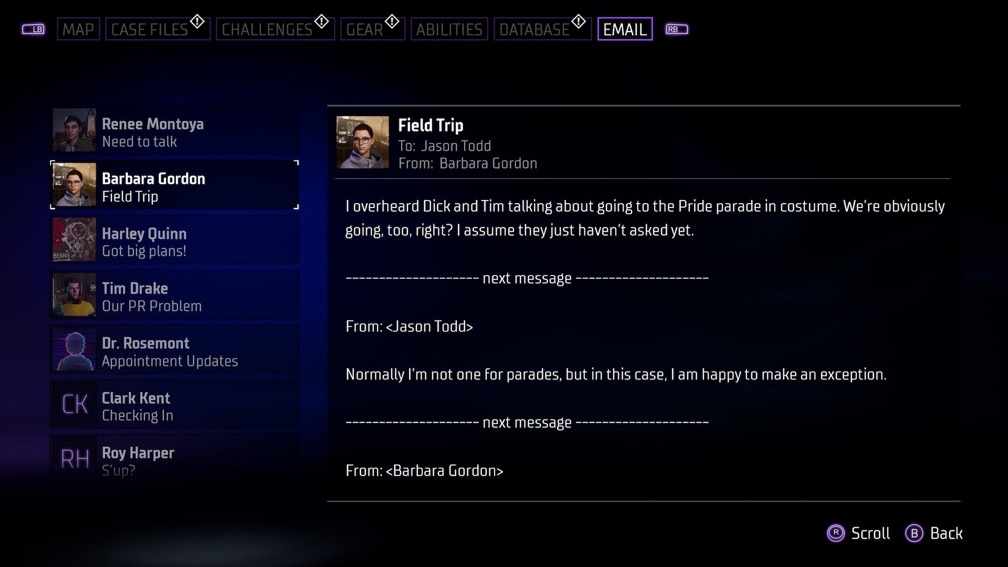Select the Gear tab
This screenshot has width=1008, height=567.
click(x=364, y=29)
